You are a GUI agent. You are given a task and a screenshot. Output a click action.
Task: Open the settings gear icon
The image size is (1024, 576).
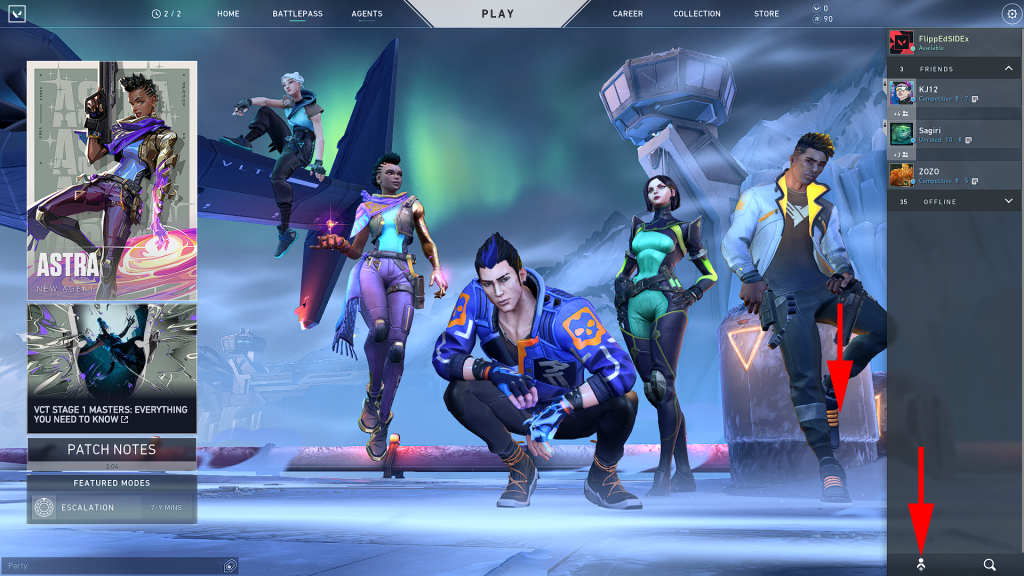pos(1010,14)
